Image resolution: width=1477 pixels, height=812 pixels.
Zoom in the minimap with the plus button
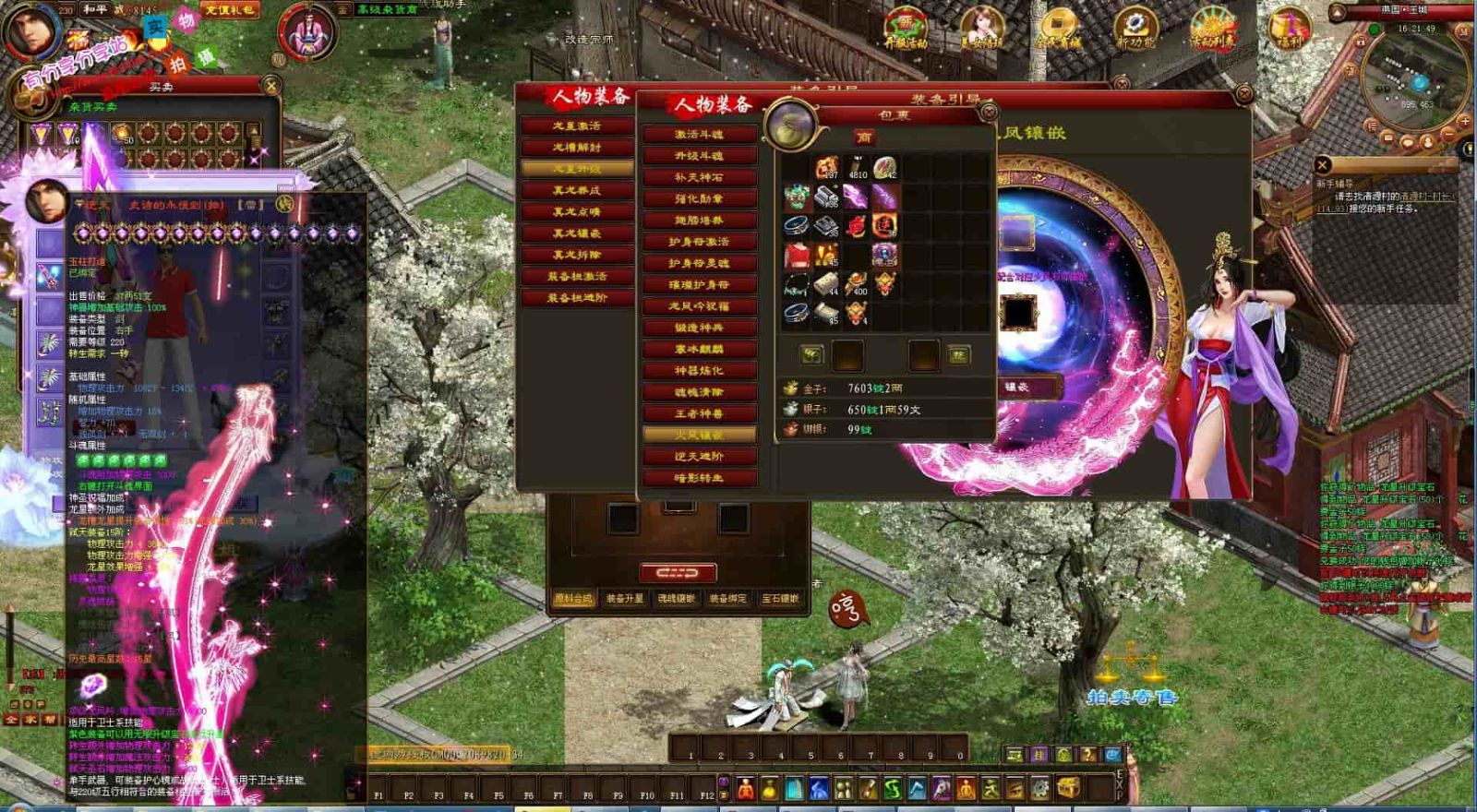point(1464,122)
